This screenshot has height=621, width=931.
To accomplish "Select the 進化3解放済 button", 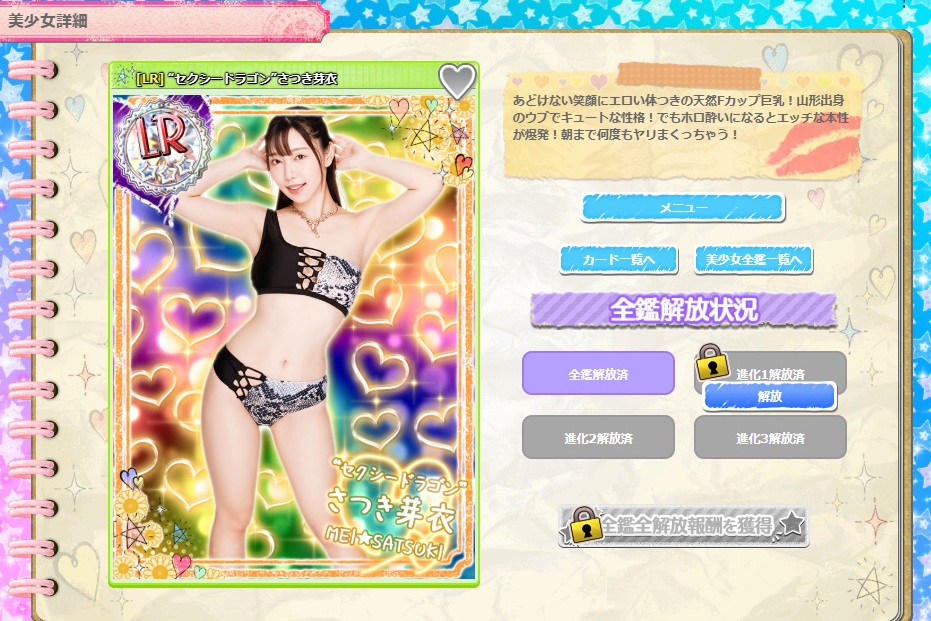I will [770, 437].
